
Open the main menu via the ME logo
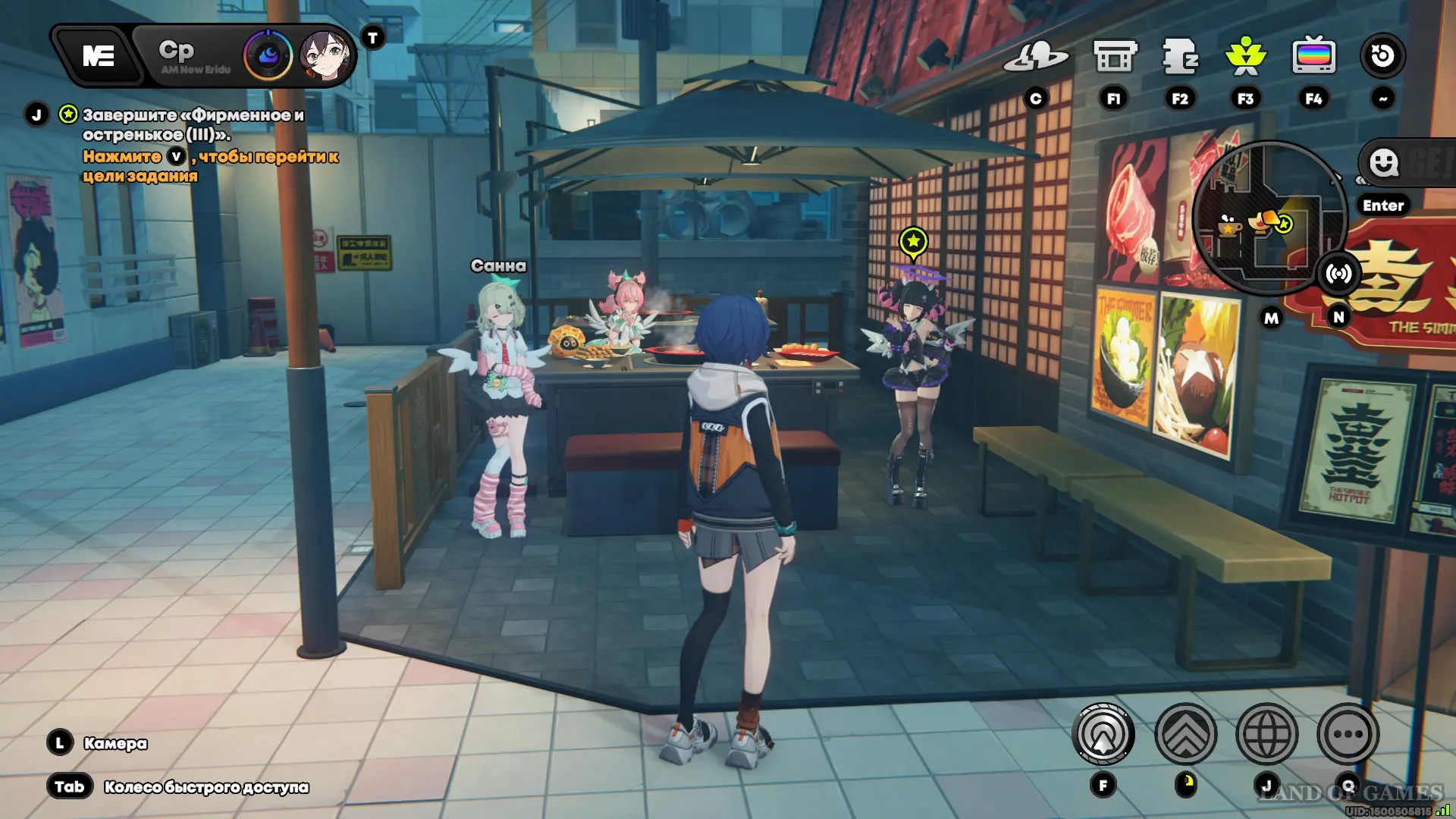[x=98, y=56]
